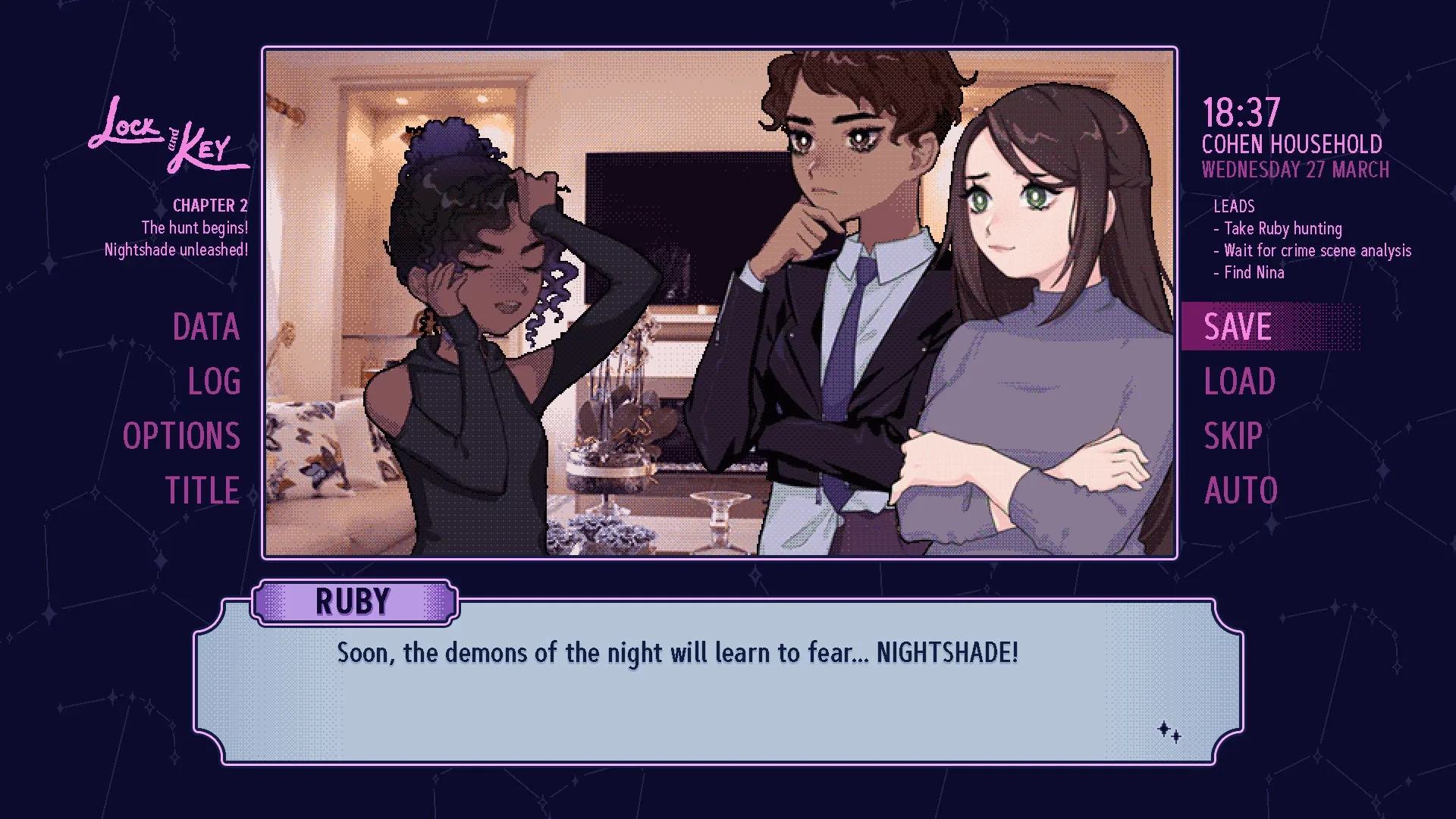1456x819 pixels.
Task: Click the Cohen Household location label
Action: pyautogui.click(x=1293, y=144)
